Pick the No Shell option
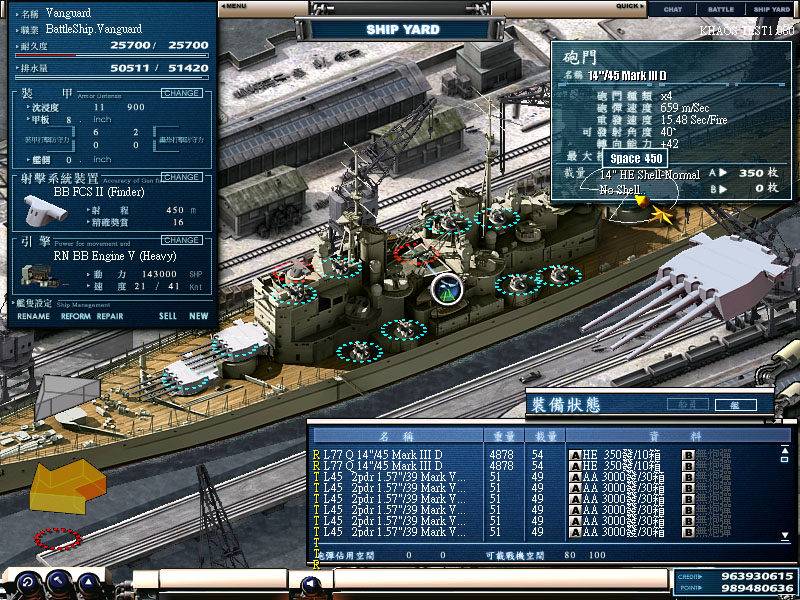This screenshot has height=600, width=800. 620,190
